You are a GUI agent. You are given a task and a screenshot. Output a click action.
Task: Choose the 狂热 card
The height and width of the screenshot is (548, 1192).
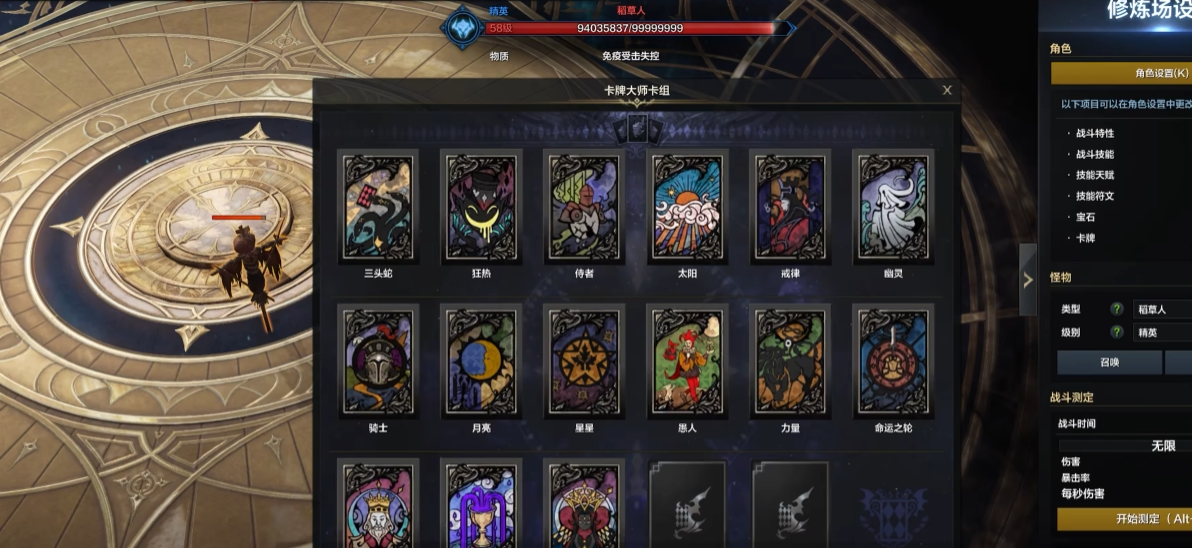click(482, 207)
